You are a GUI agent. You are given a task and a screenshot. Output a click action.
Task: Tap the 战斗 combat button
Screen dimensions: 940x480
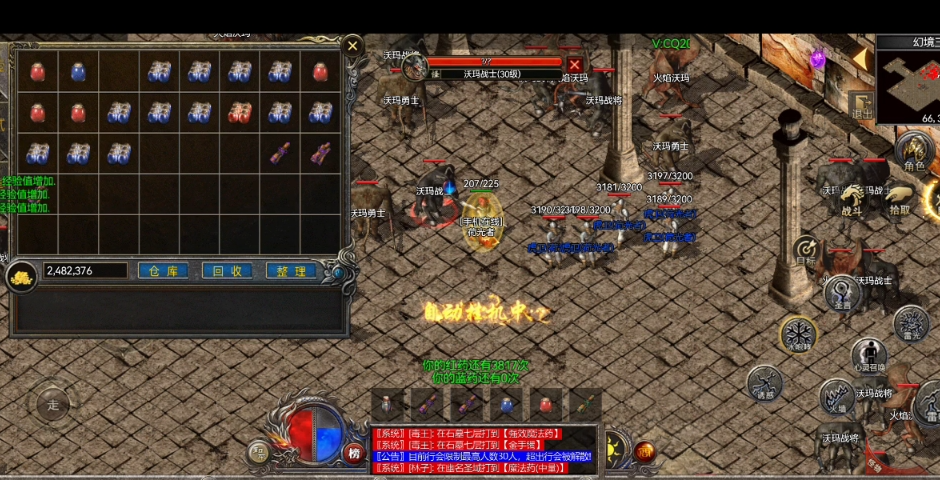(852, 200)
